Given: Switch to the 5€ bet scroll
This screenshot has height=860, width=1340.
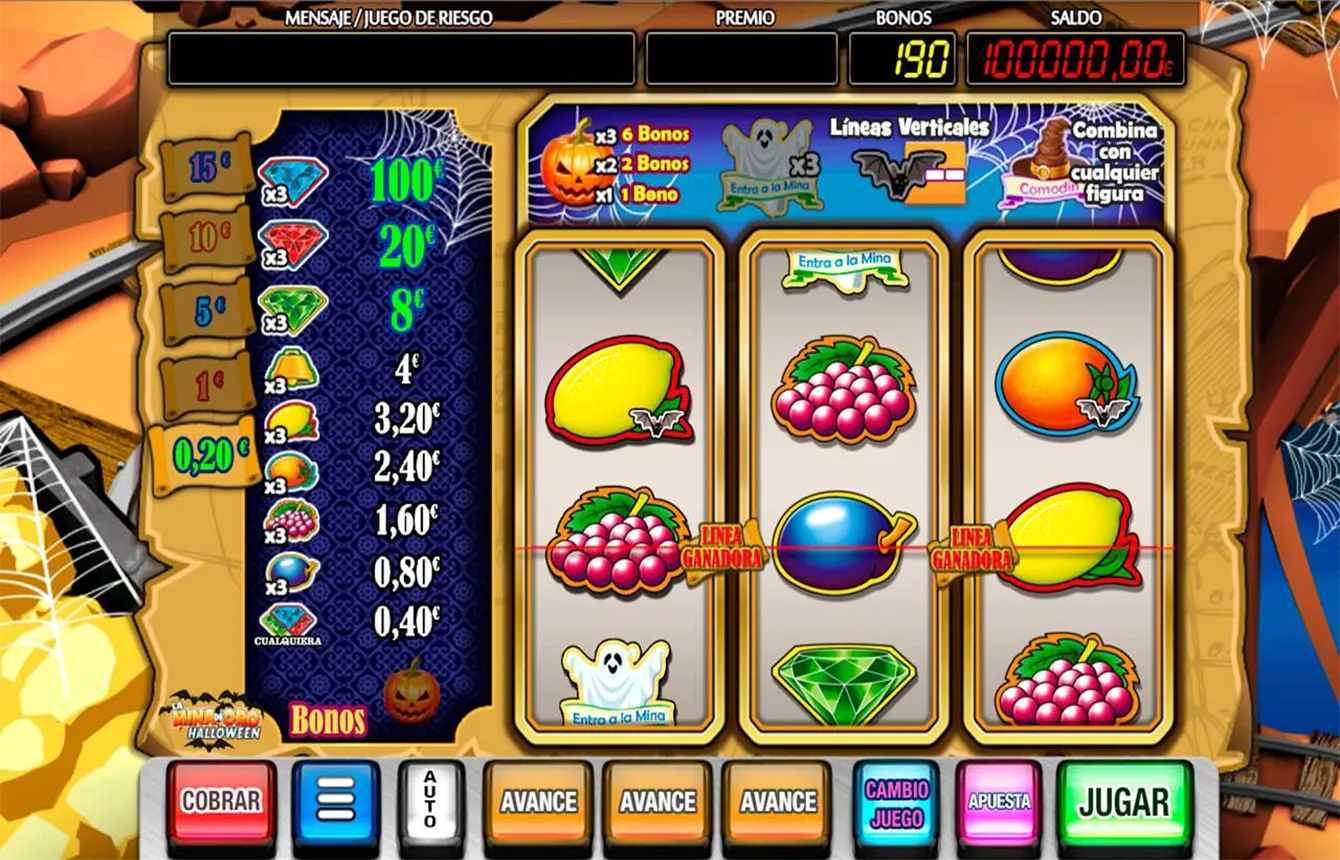Looking at the screenshot, I should tap(208, 311).
